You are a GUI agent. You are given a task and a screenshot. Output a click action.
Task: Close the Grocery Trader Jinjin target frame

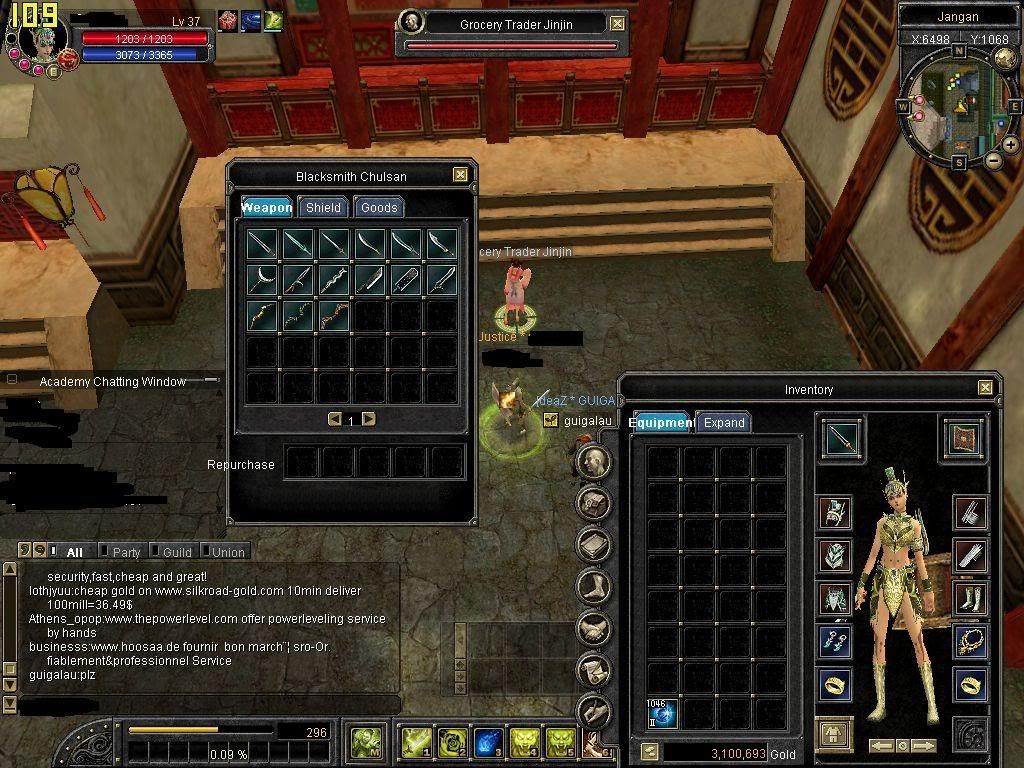(618, 23)
